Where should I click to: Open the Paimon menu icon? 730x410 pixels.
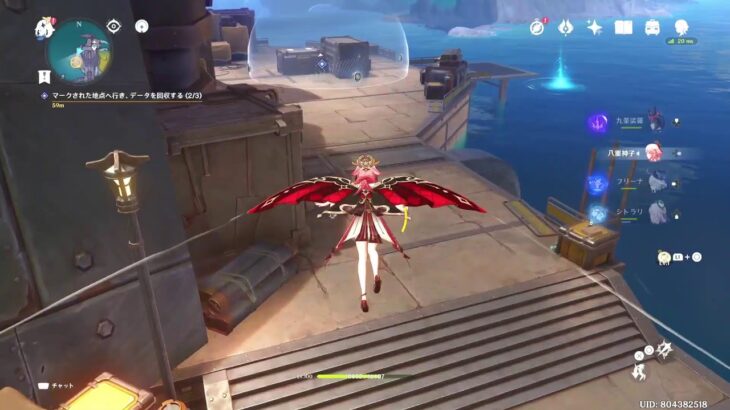[43, 29]
